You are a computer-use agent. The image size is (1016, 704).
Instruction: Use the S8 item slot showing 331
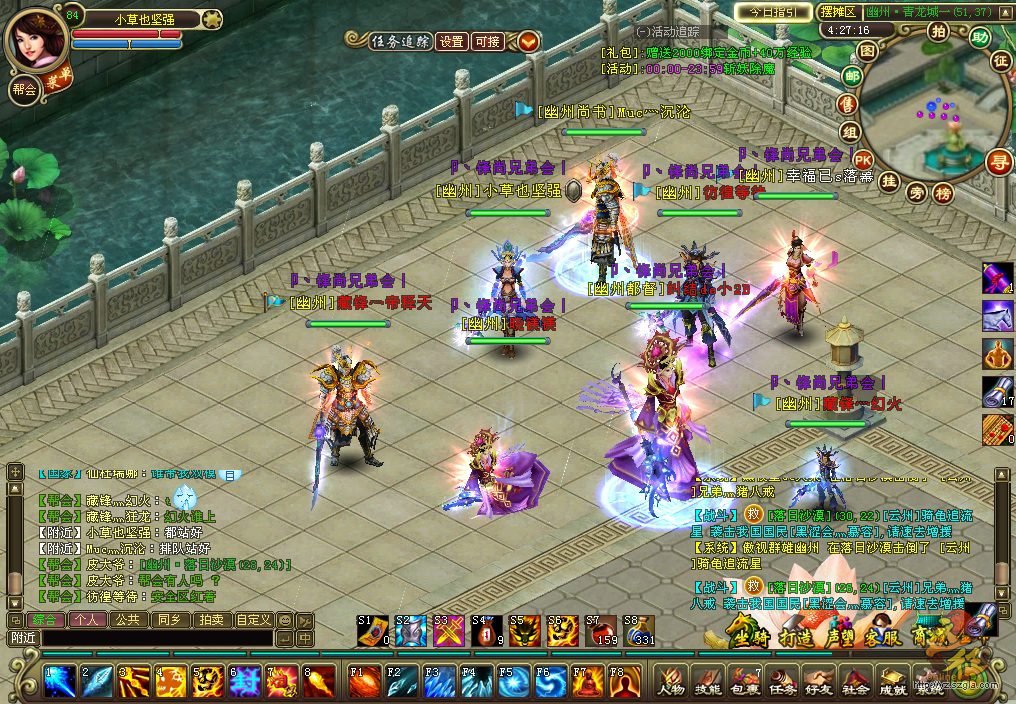click(637, 631)
